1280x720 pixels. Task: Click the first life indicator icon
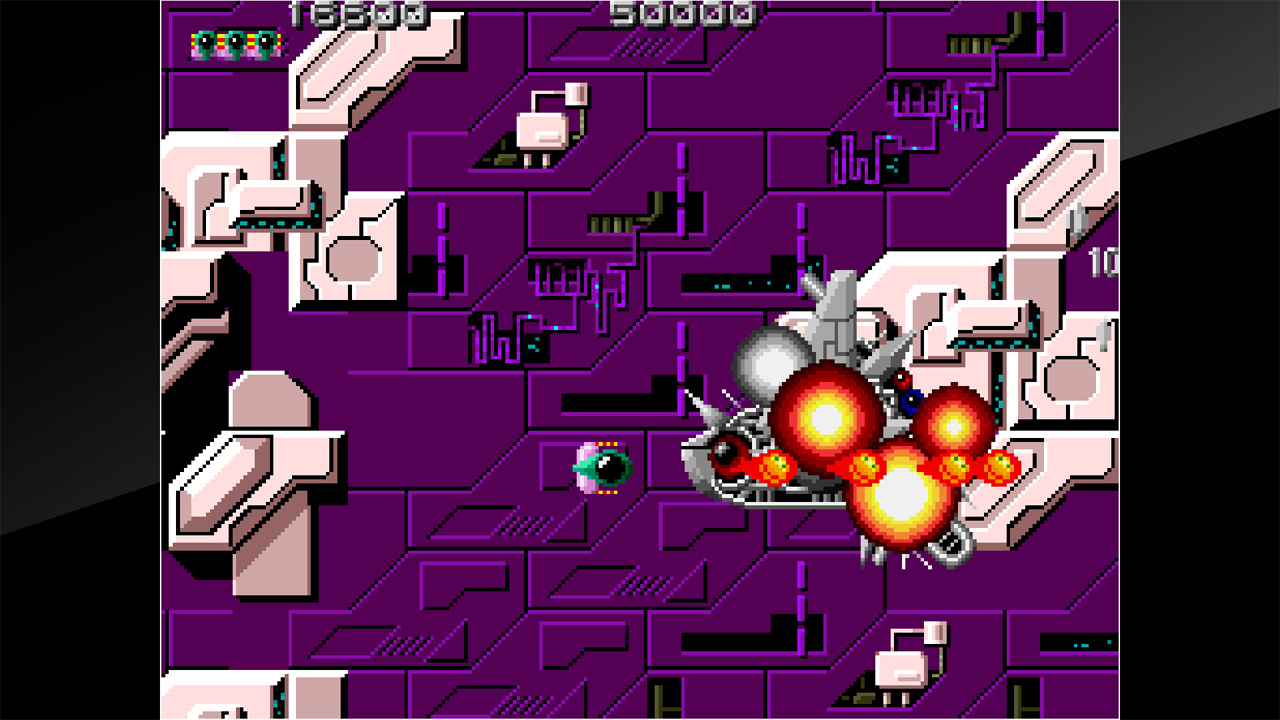[205, 42]
